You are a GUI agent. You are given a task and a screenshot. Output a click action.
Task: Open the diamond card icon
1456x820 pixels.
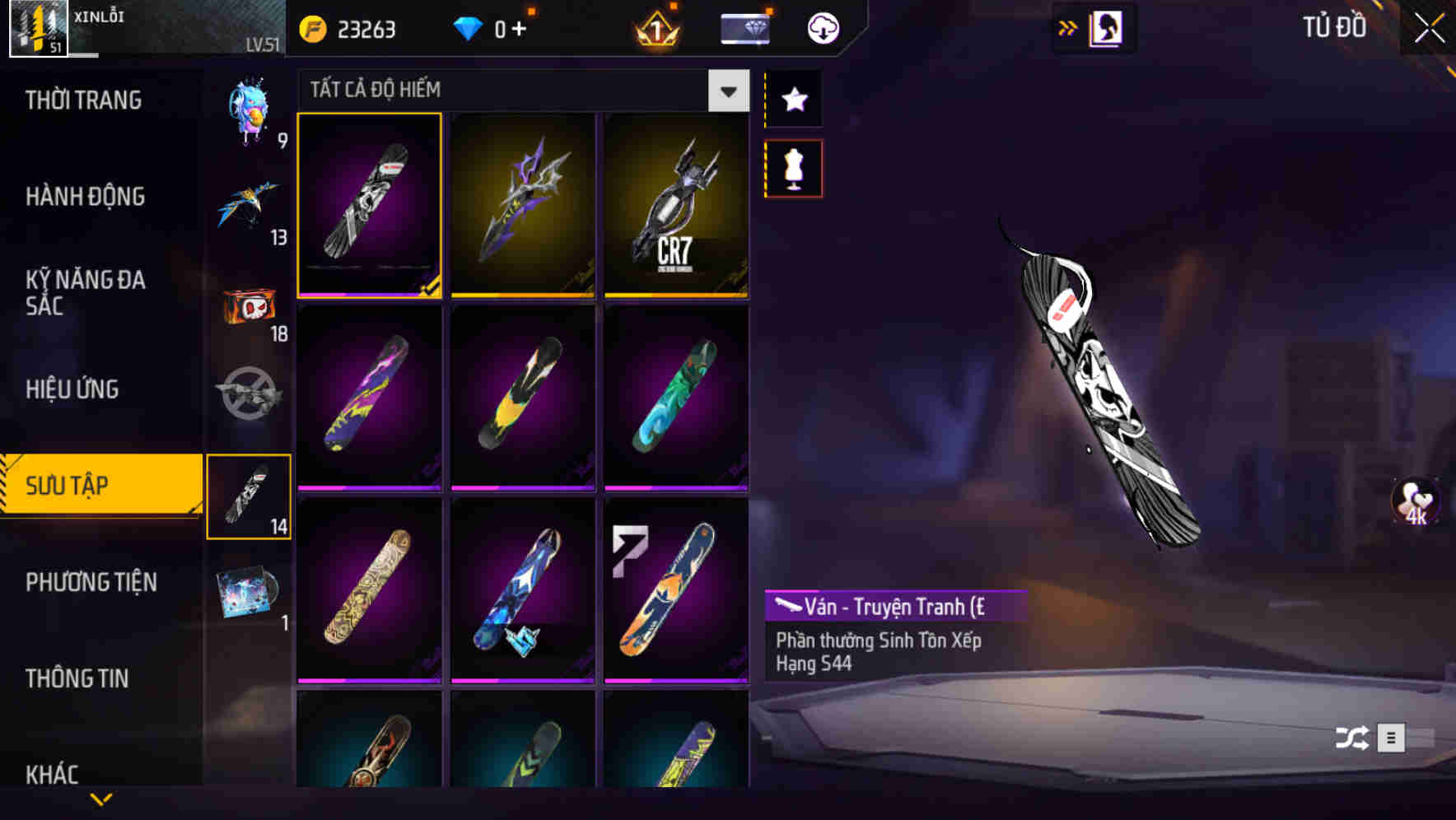[745, 27]
